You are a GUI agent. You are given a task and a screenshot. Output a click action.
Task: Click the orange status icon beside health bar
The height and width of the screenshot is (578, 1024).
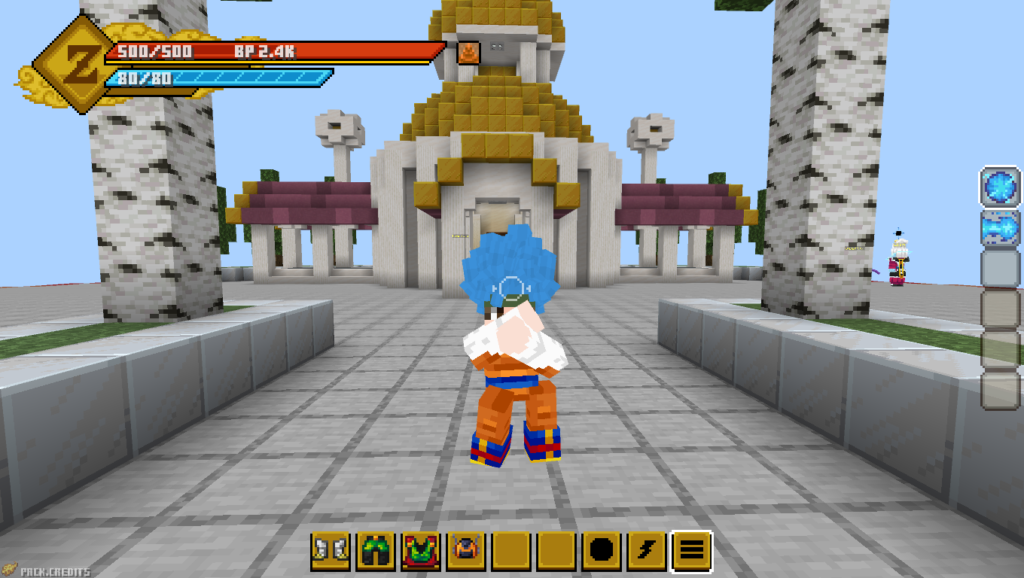468,52
